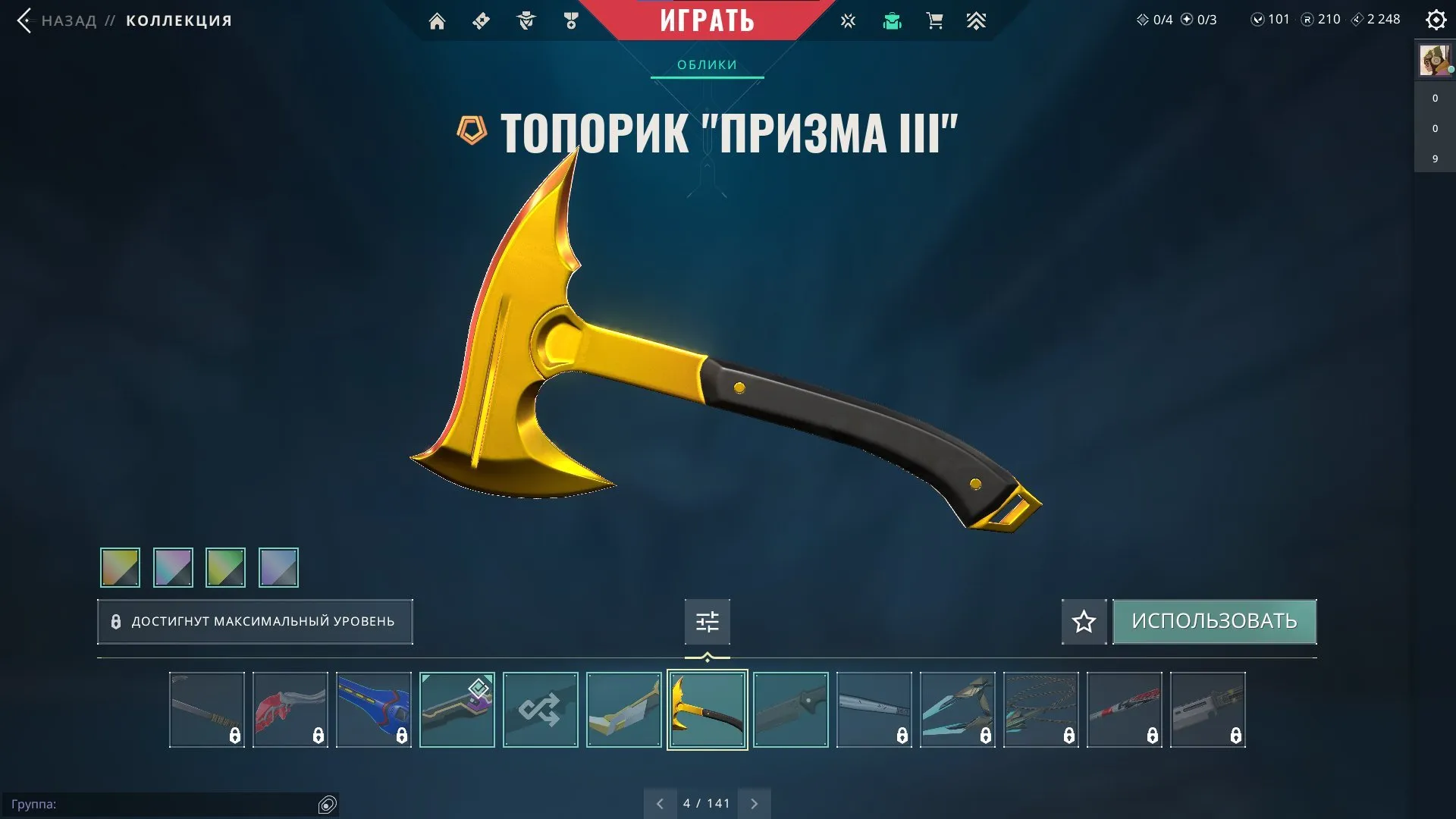Switch to the ОБЛИКИ tab
The image size is (1456, 819).
click(x=706, y=64)
